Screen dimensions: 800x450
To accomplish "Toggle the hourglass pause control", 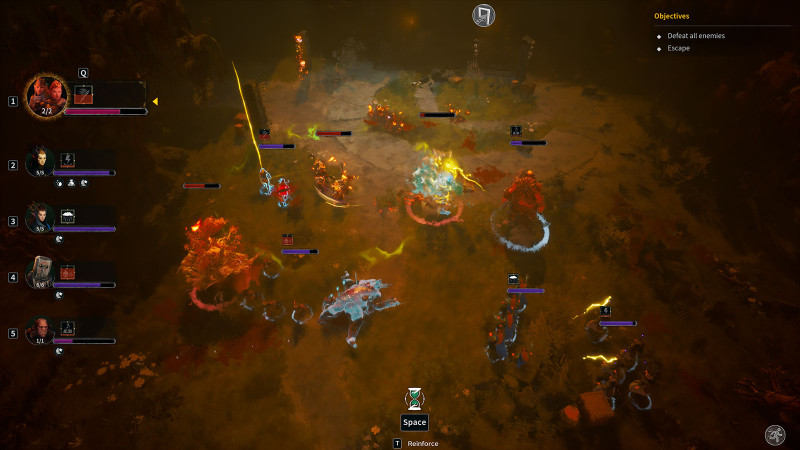I will click(x=414, y=398).
